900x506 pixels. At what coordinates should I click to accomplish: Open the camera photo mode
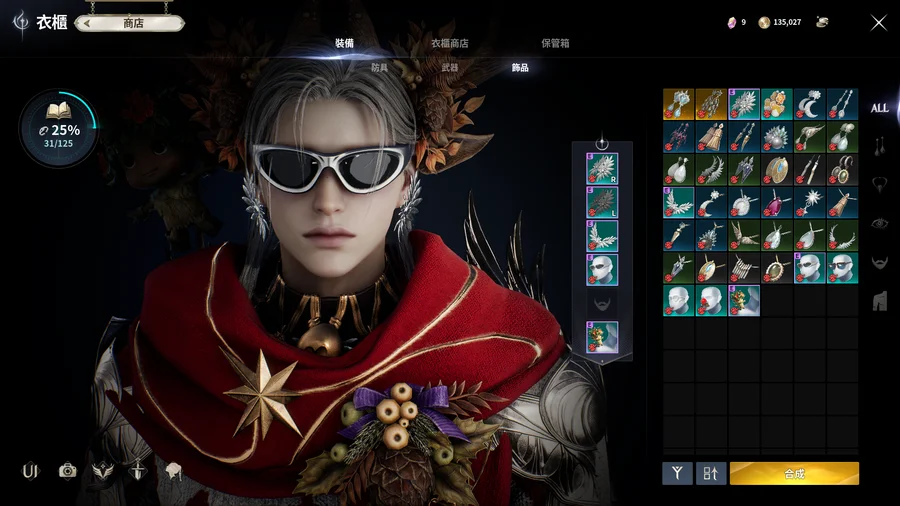click(67, 471)
